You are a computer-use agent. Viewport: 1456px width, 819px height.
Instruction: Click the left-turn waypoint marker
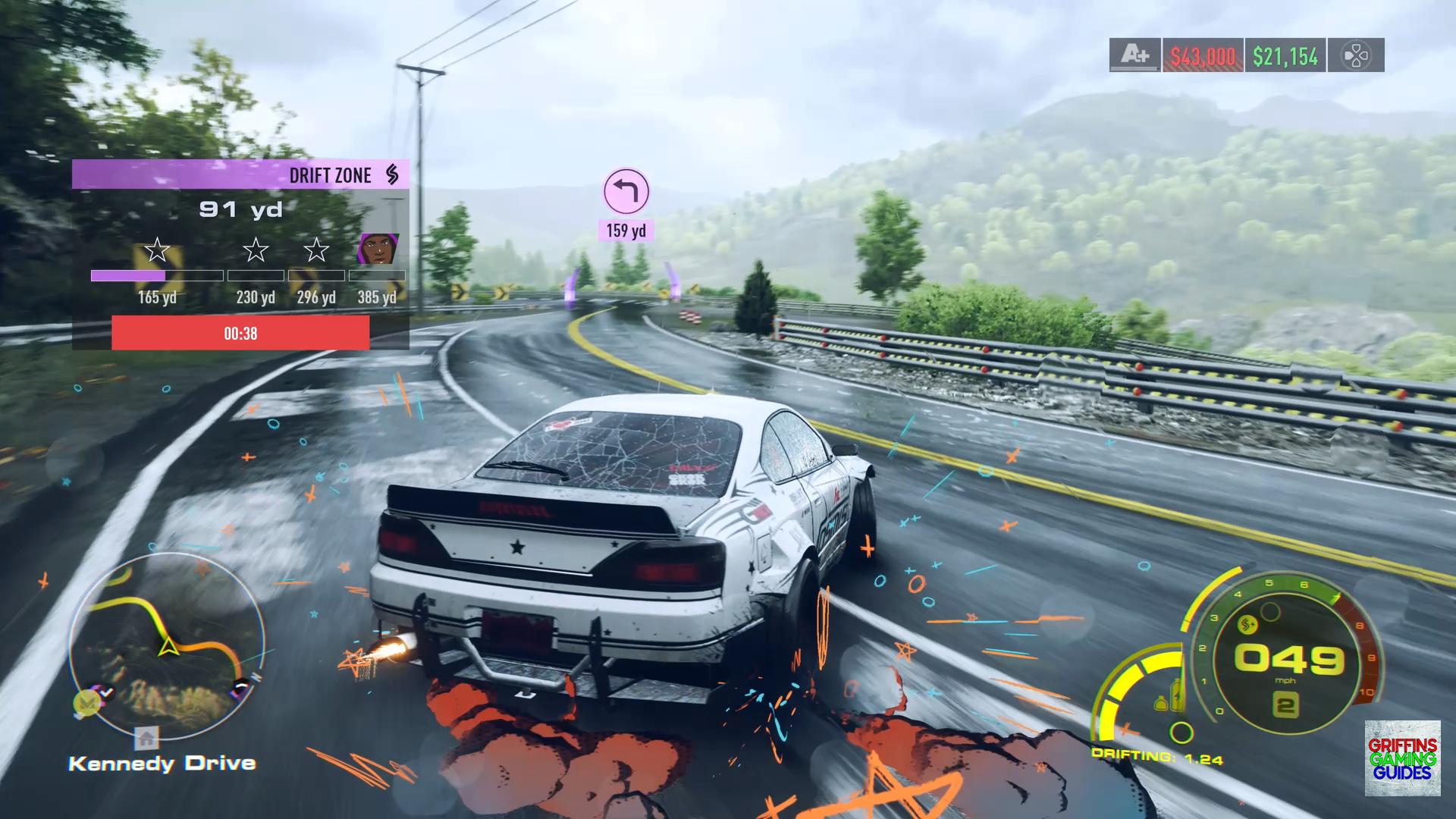(x=626, y=191)
